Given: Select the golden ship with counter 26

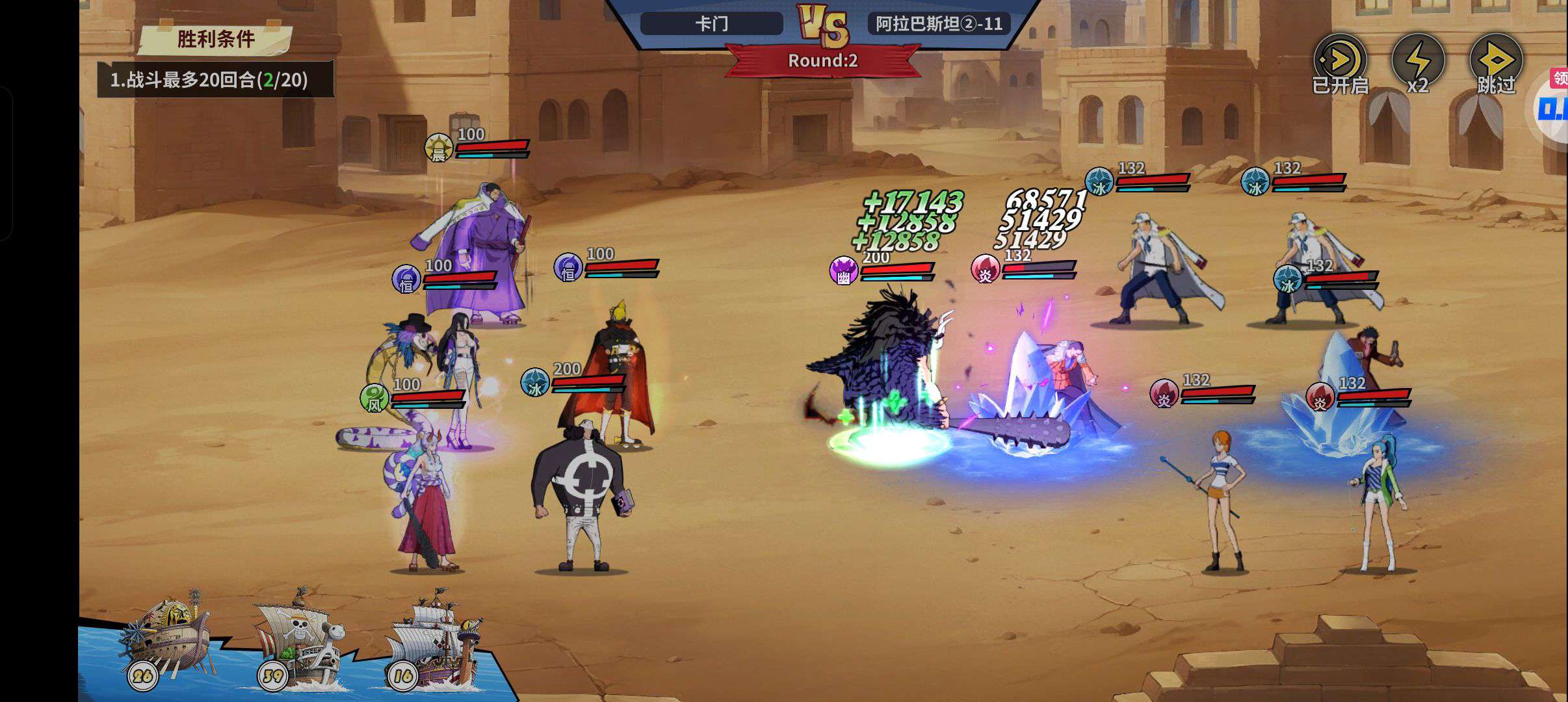Looking at the screenshot, I should [x=166, y=640].
